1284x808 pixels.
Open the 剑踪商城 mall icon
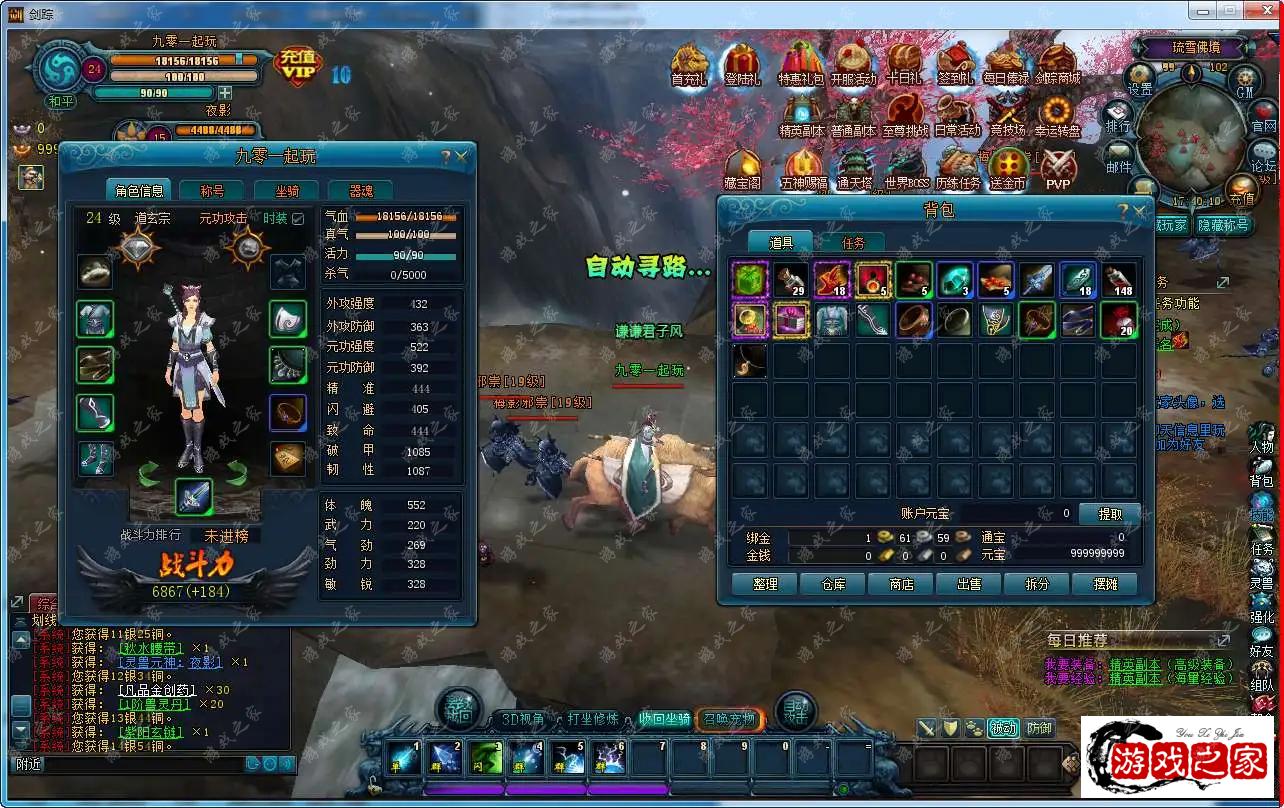[1057, 64]
